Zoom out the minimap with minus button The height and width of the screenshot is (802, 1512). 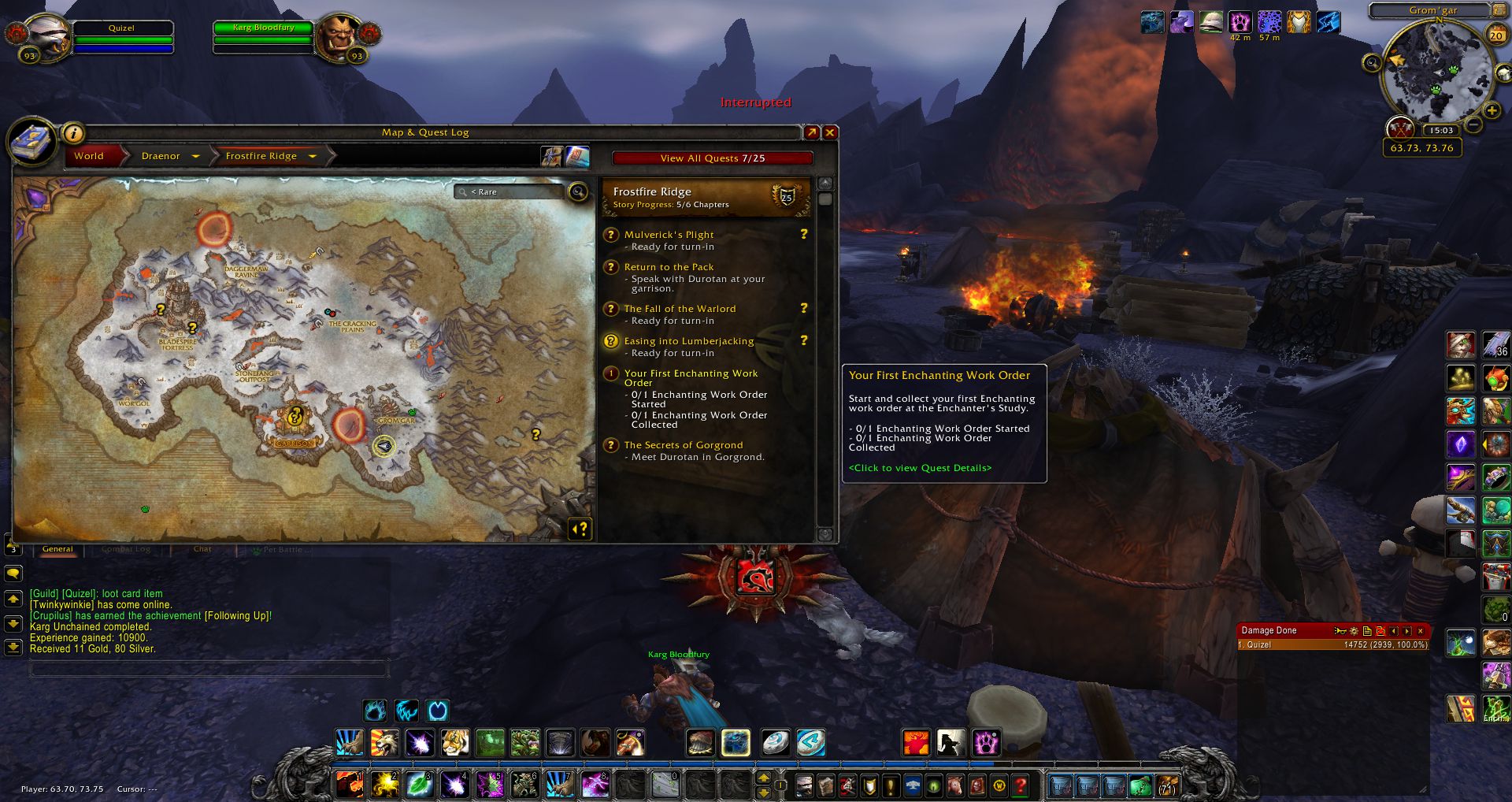point(1473,125)
